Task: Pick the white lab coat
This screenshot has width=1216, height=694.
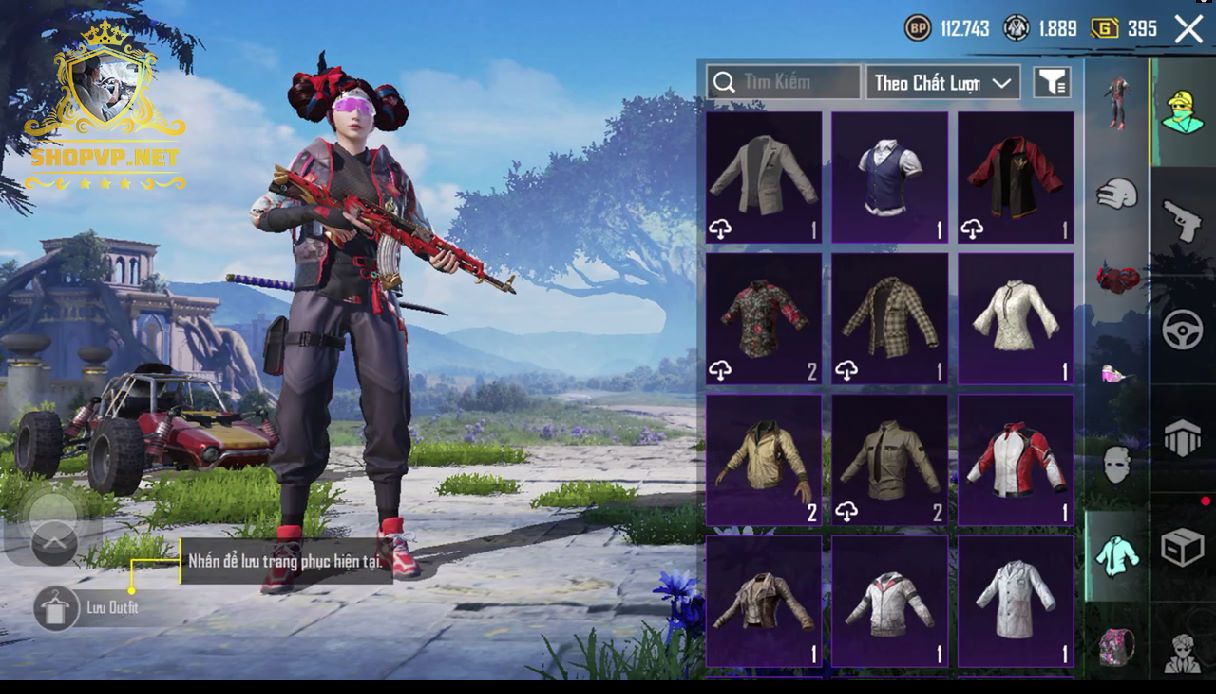Action: 1015,601
